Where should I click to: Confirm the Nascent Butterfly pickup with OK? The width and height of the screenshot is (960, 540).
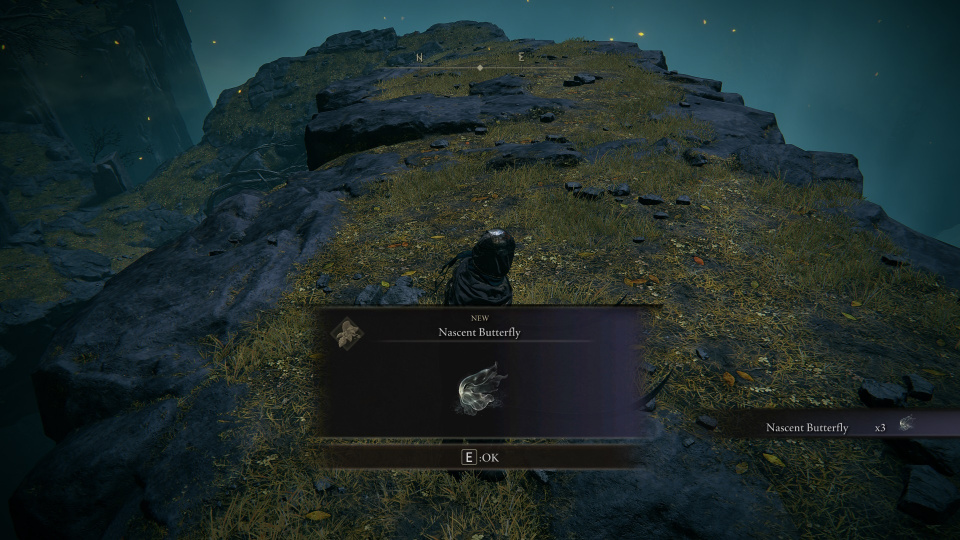[x=480, y=457]
